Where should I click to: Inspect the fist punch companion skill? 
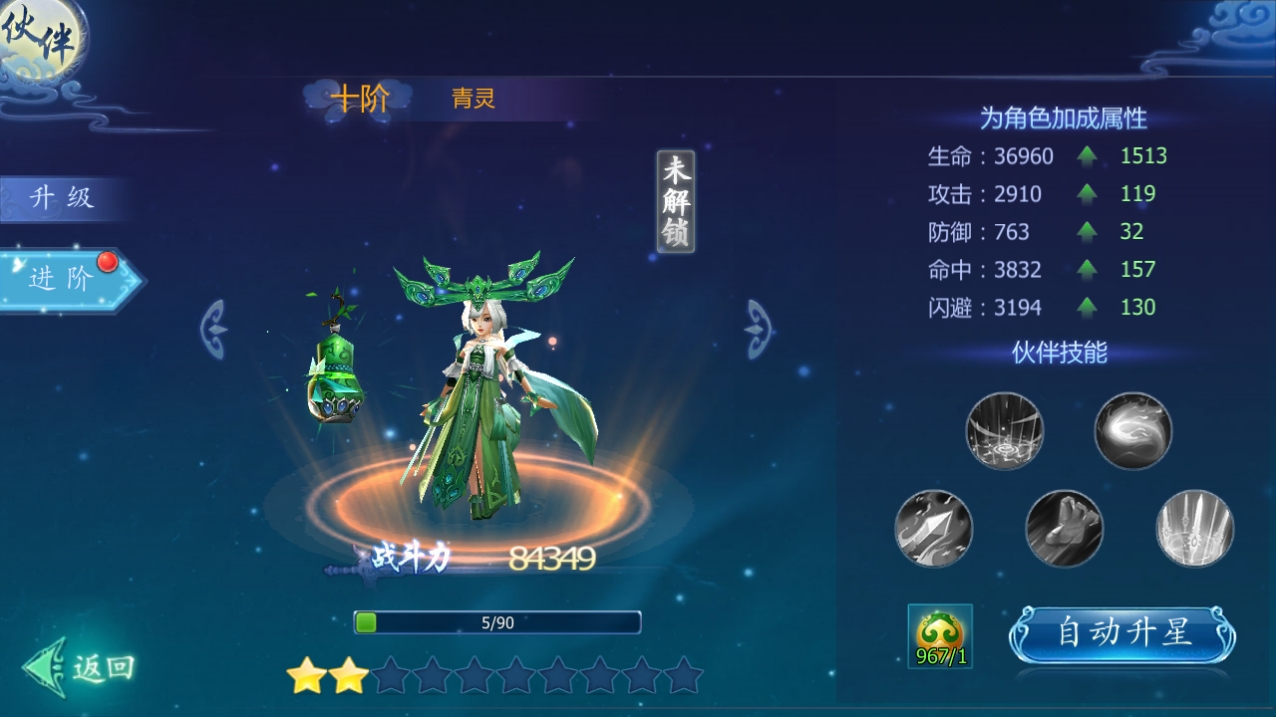tap(1064, 528)
